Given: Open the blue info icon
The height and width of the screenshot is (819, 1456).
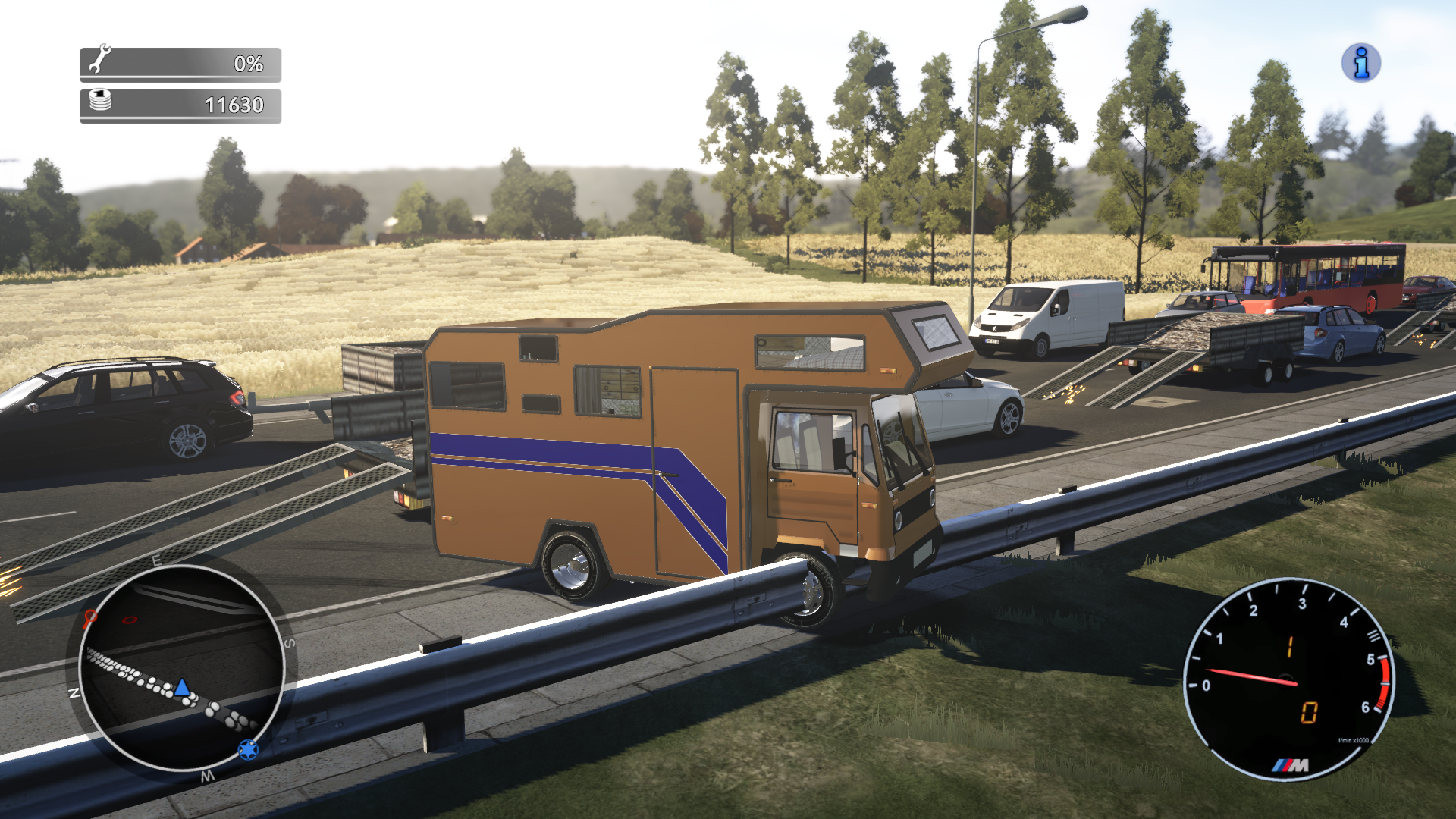Looking at the screenshot, I should pyautogui.click(x=1360, y=63).
